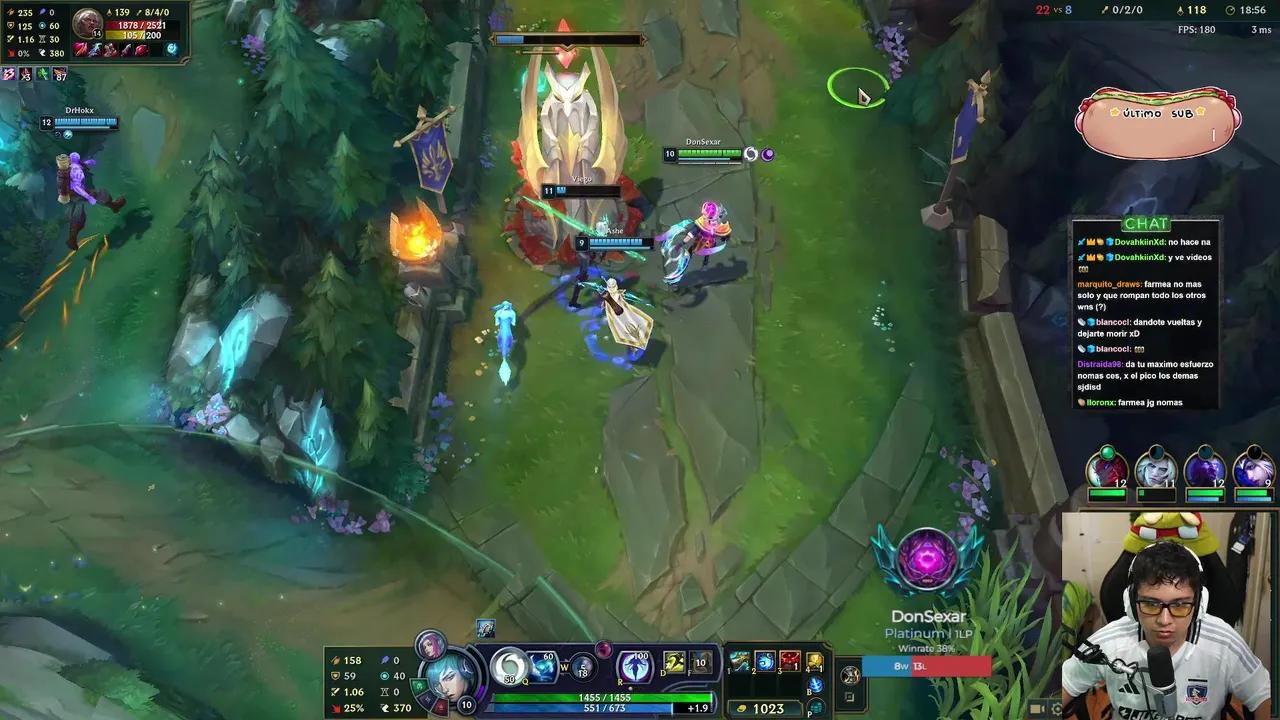The image size is (1280, 720).
Task: Activate the R ultimate ability icon
Action: tap(634, 667)
